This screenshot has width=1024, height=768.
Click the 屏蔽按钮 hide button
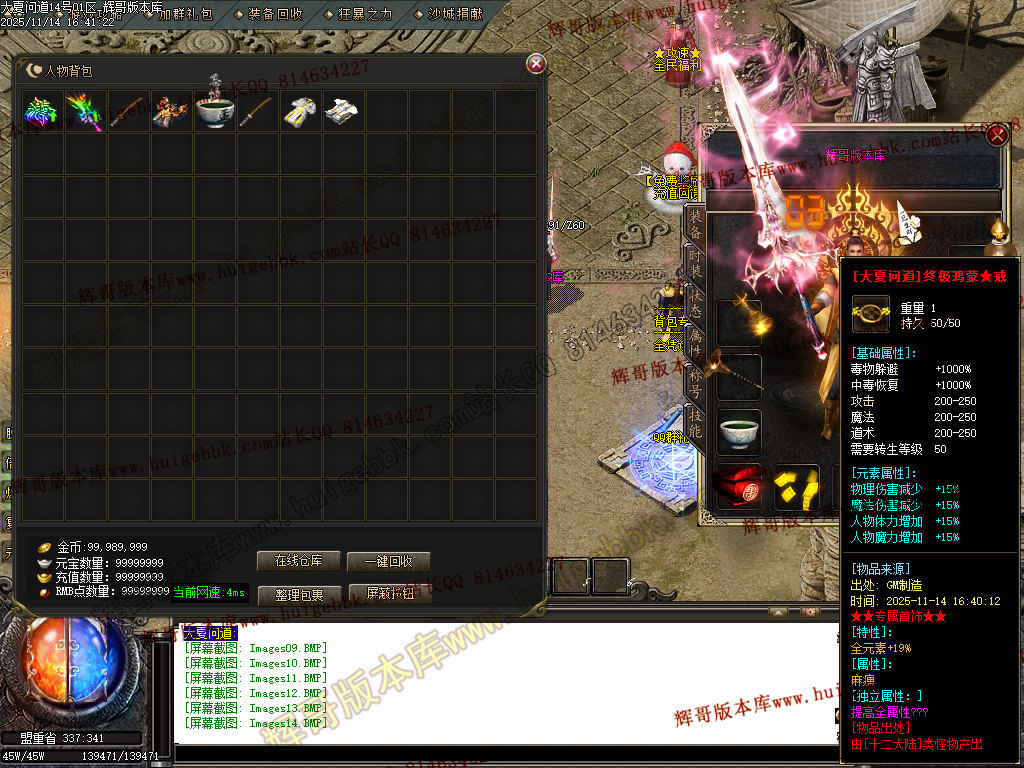[389, 594]
